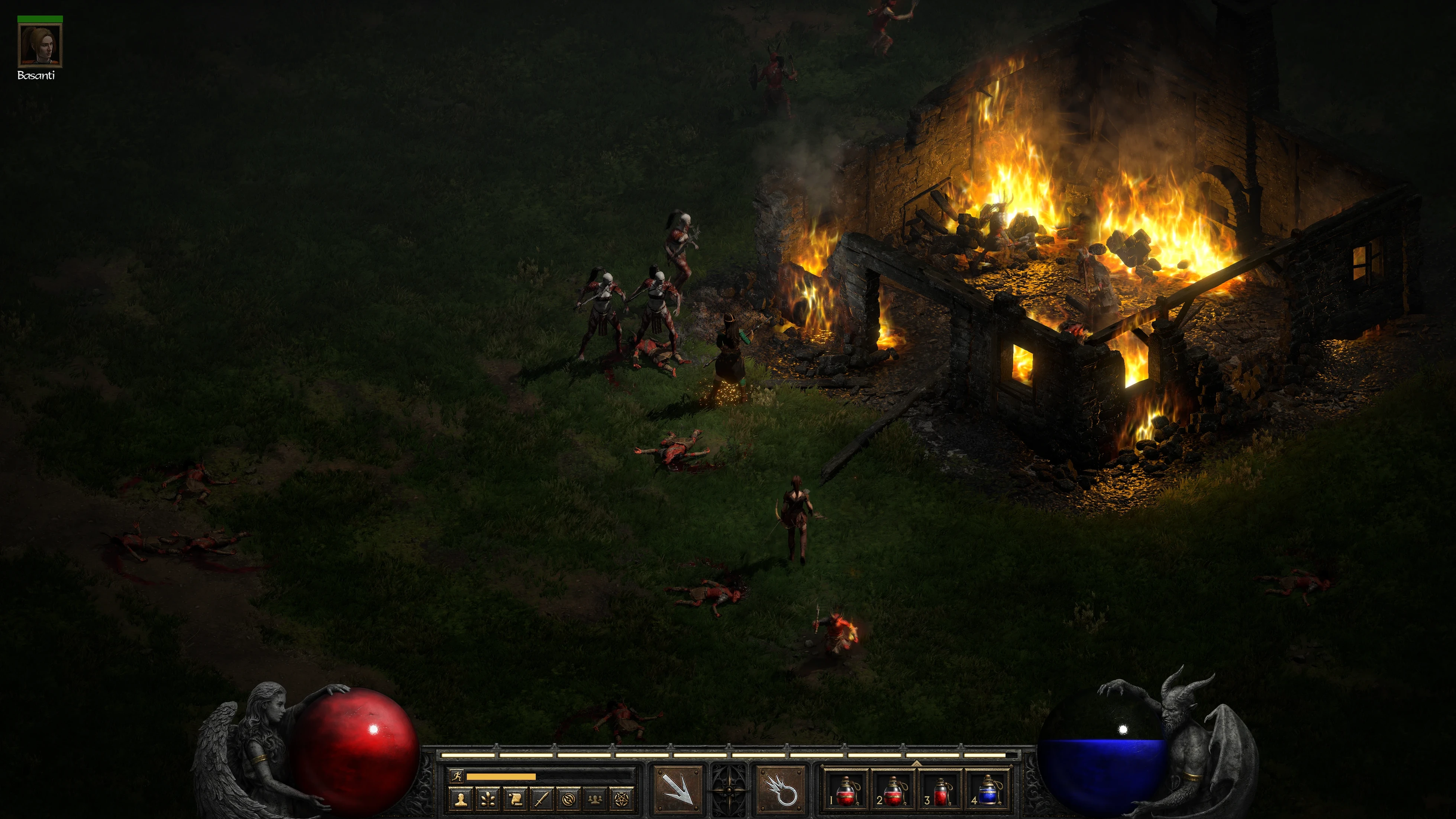Image resolution: width=1456 pixels, height=819 pixels.
Task: Open the game menu pentagram button
Action: [x=622, y=799]
